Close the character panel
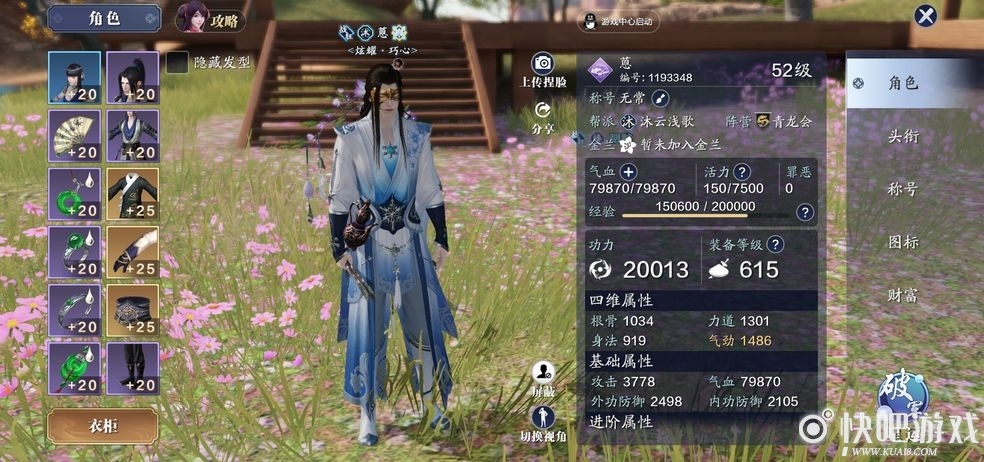The width and height of the screenshot is (984, 462). coord(926,17)
